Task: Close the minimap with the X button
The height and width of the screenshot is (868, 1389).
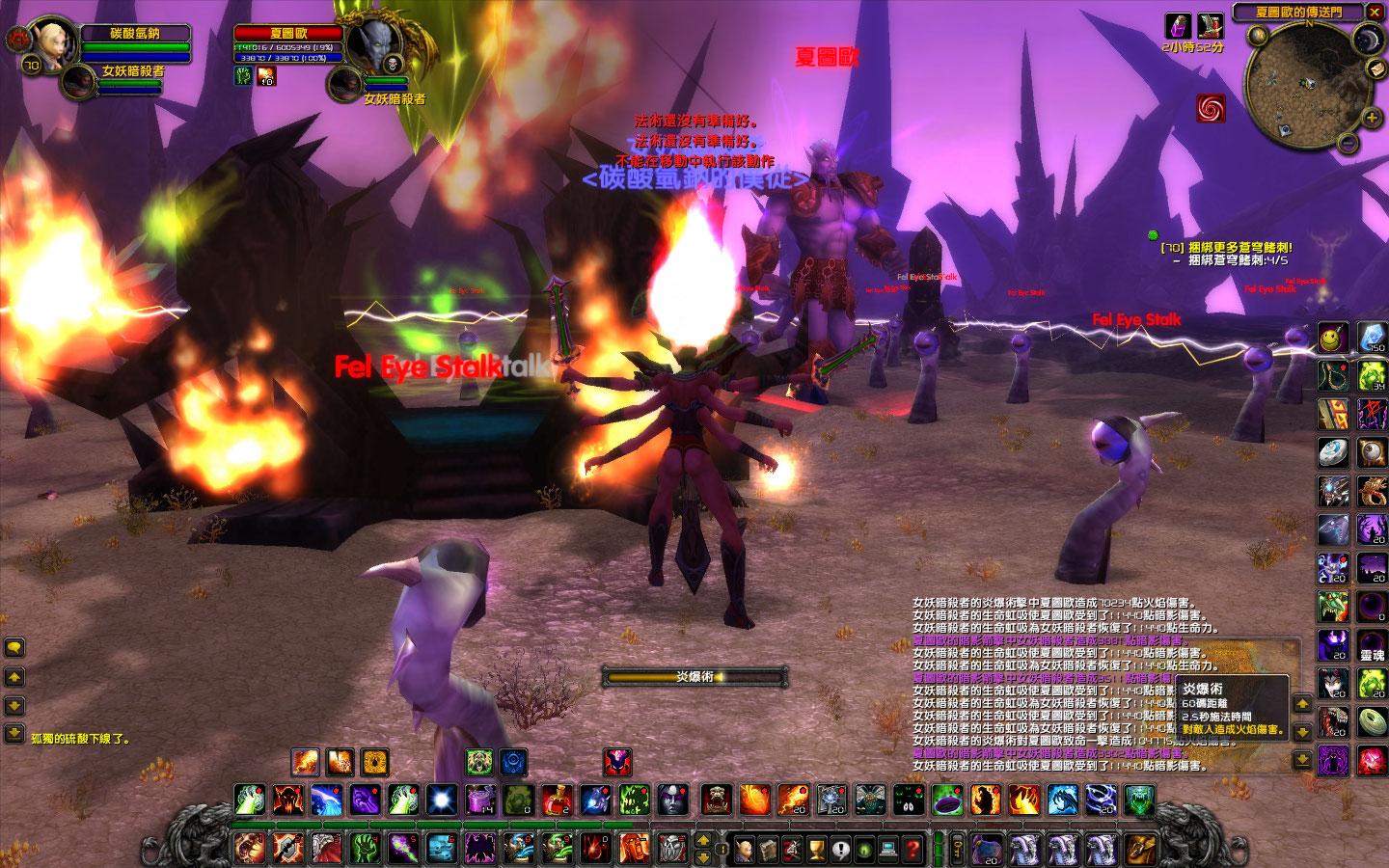Action: [1374, 12]
